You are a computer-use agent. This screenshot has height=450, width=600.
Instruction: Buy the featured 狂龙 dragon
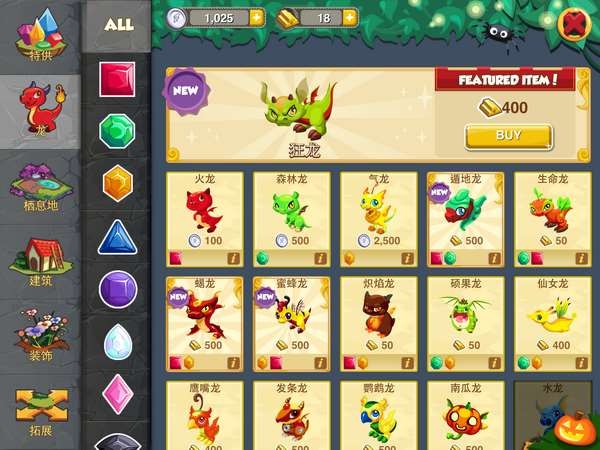pos(508,136)
